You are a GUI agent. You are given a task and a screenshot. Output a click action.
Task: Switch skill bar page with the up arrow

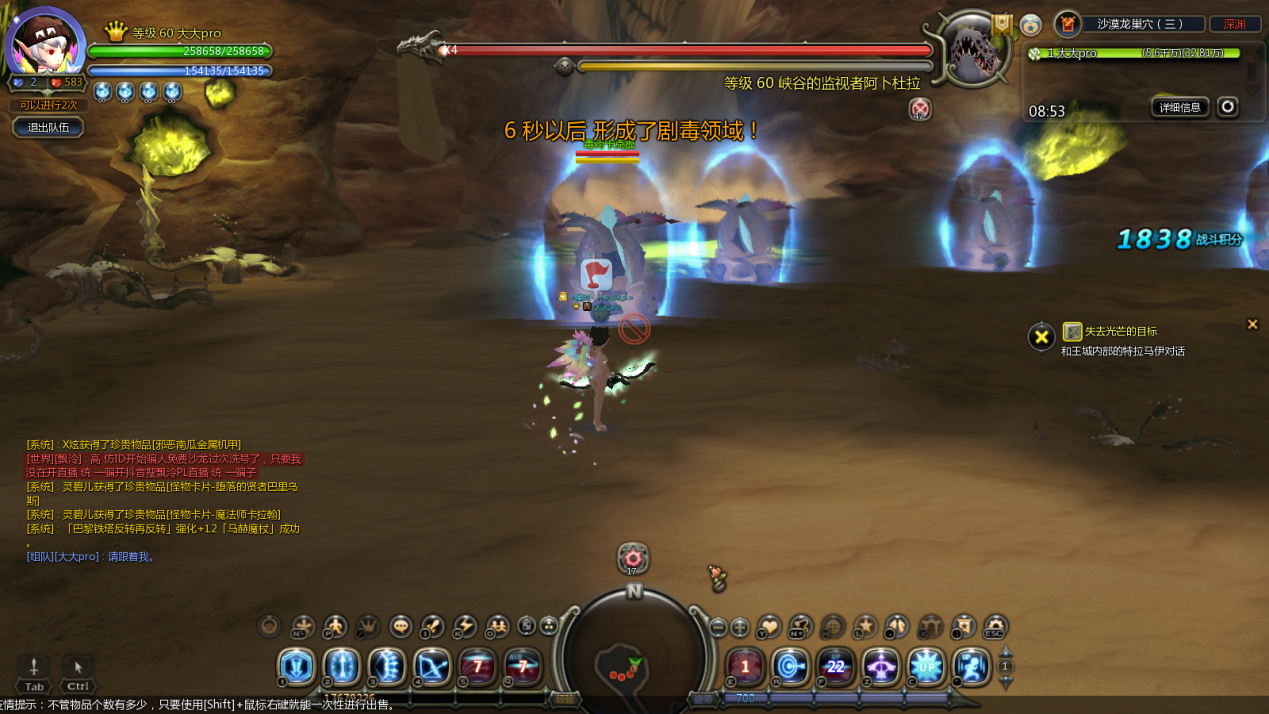click(x=1006, y=652)
